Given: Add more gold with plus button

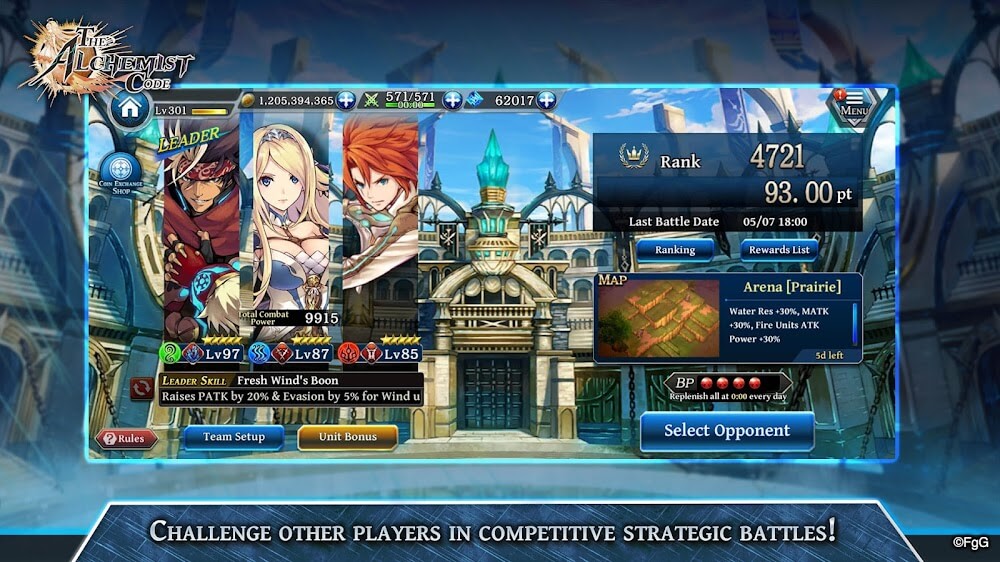Looking at the screenshot, I should click(346, 100).
